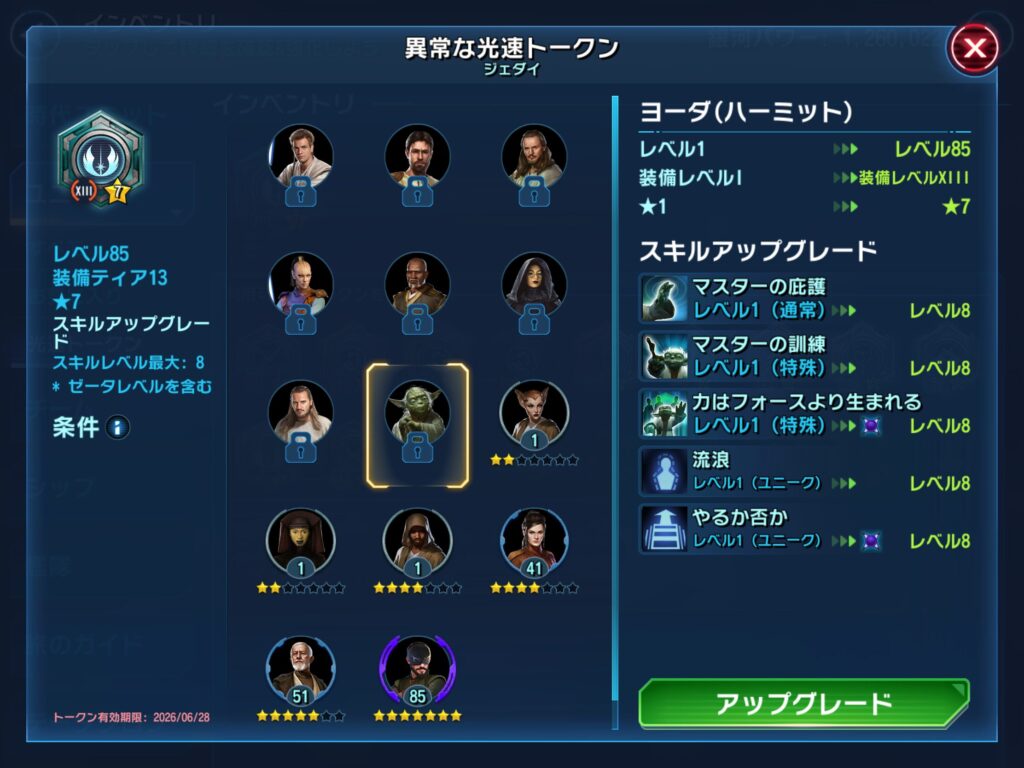1024x768 pixels.
Task: Open the 条件 info icon
Action: pyautogui.click(x=118, y=428)
